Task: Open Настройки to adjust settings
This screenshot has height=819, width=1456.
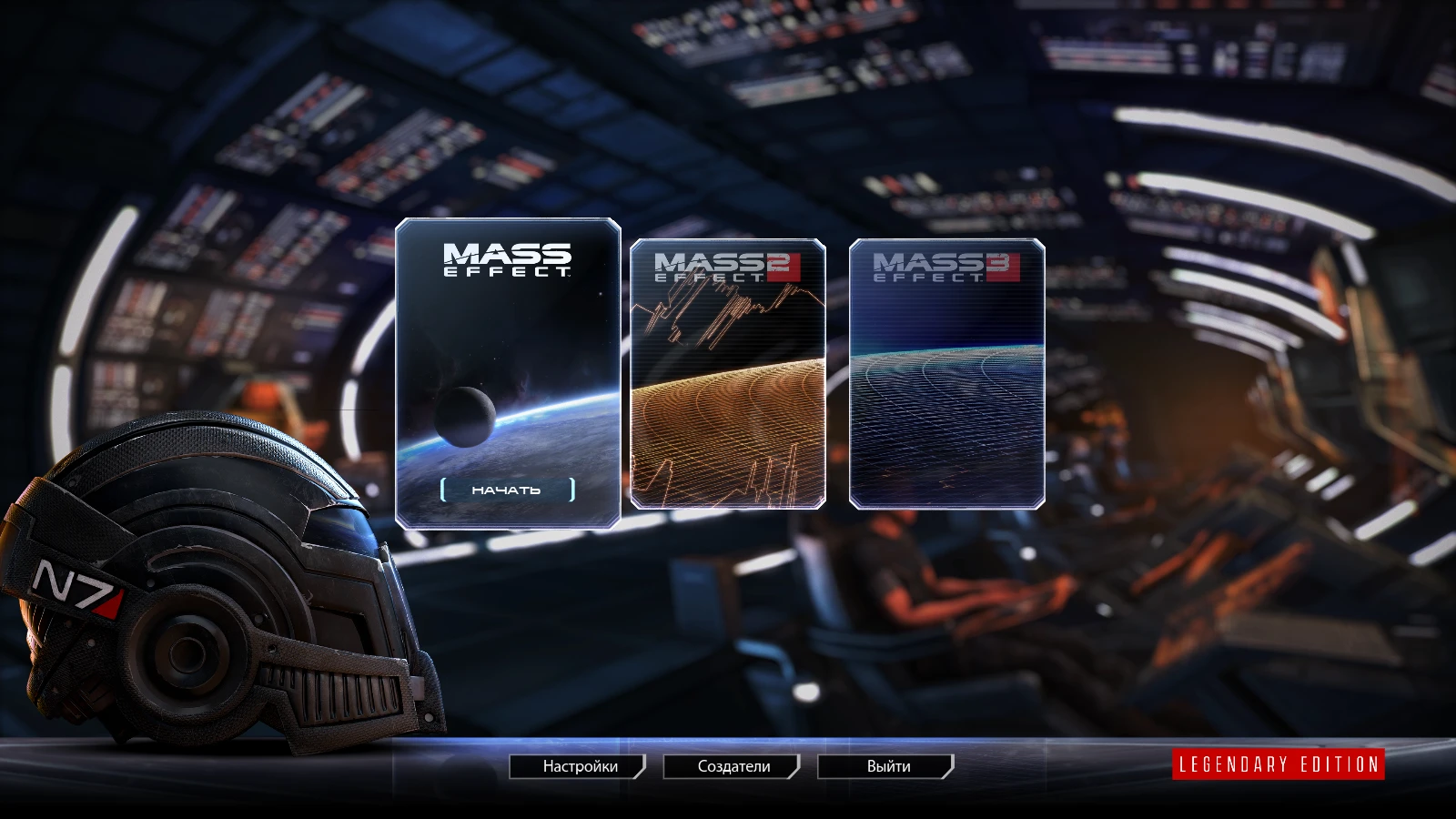Action: pos(578,766)
